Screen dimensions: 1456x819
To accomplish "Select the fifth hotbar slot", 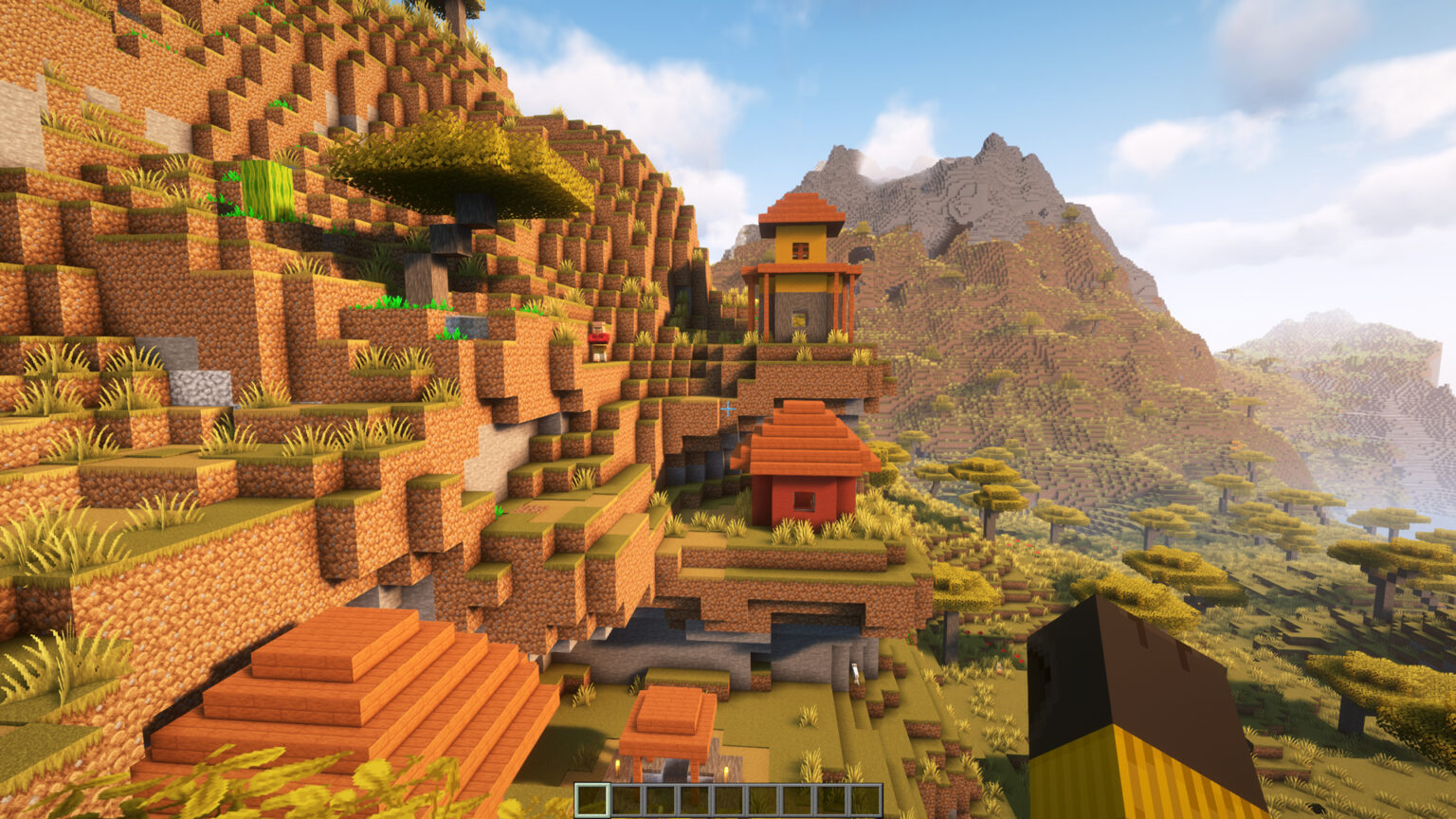I will click(729, 800).
